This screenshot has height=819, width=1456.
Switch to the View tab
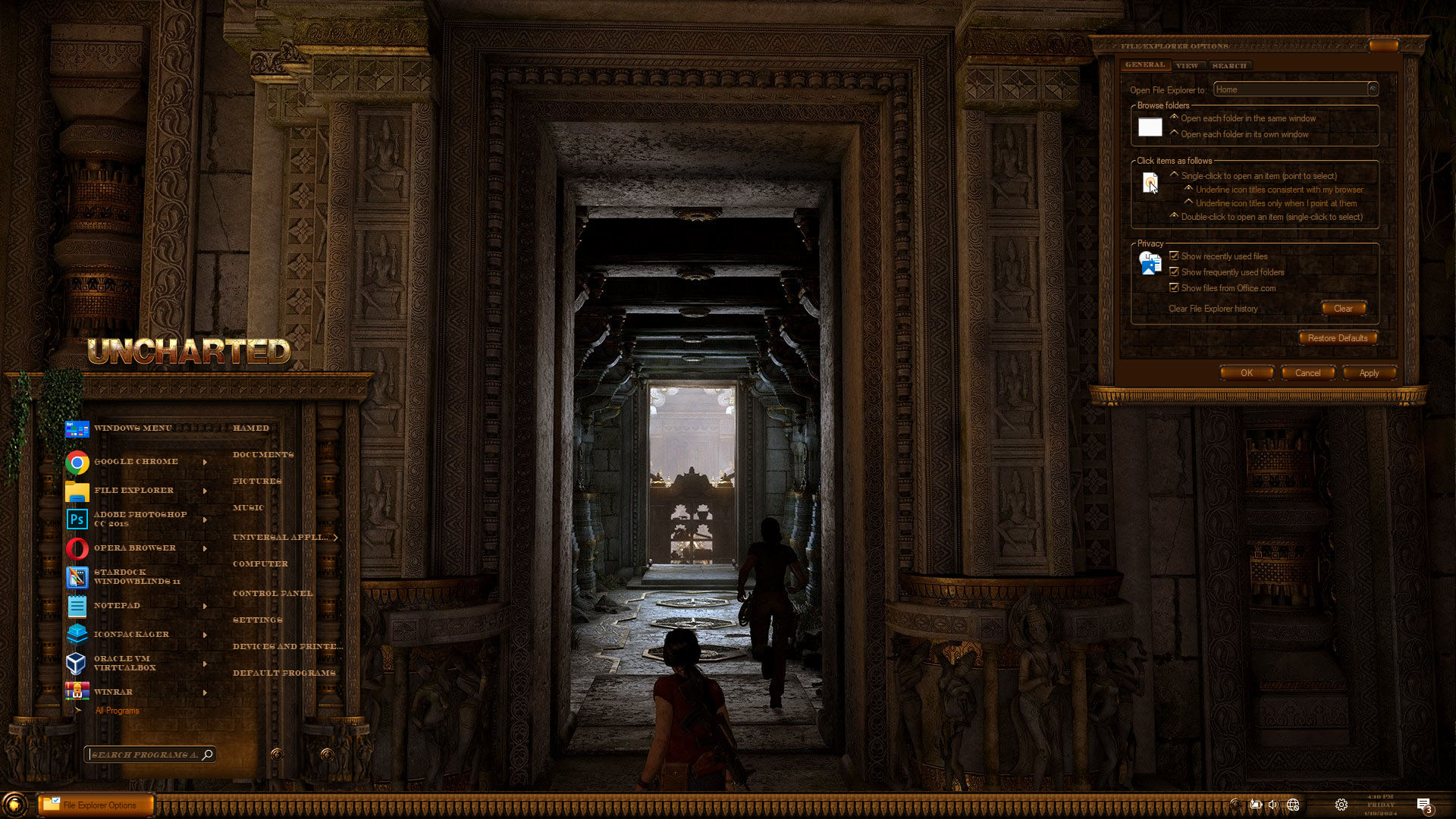pos(1188,66)
